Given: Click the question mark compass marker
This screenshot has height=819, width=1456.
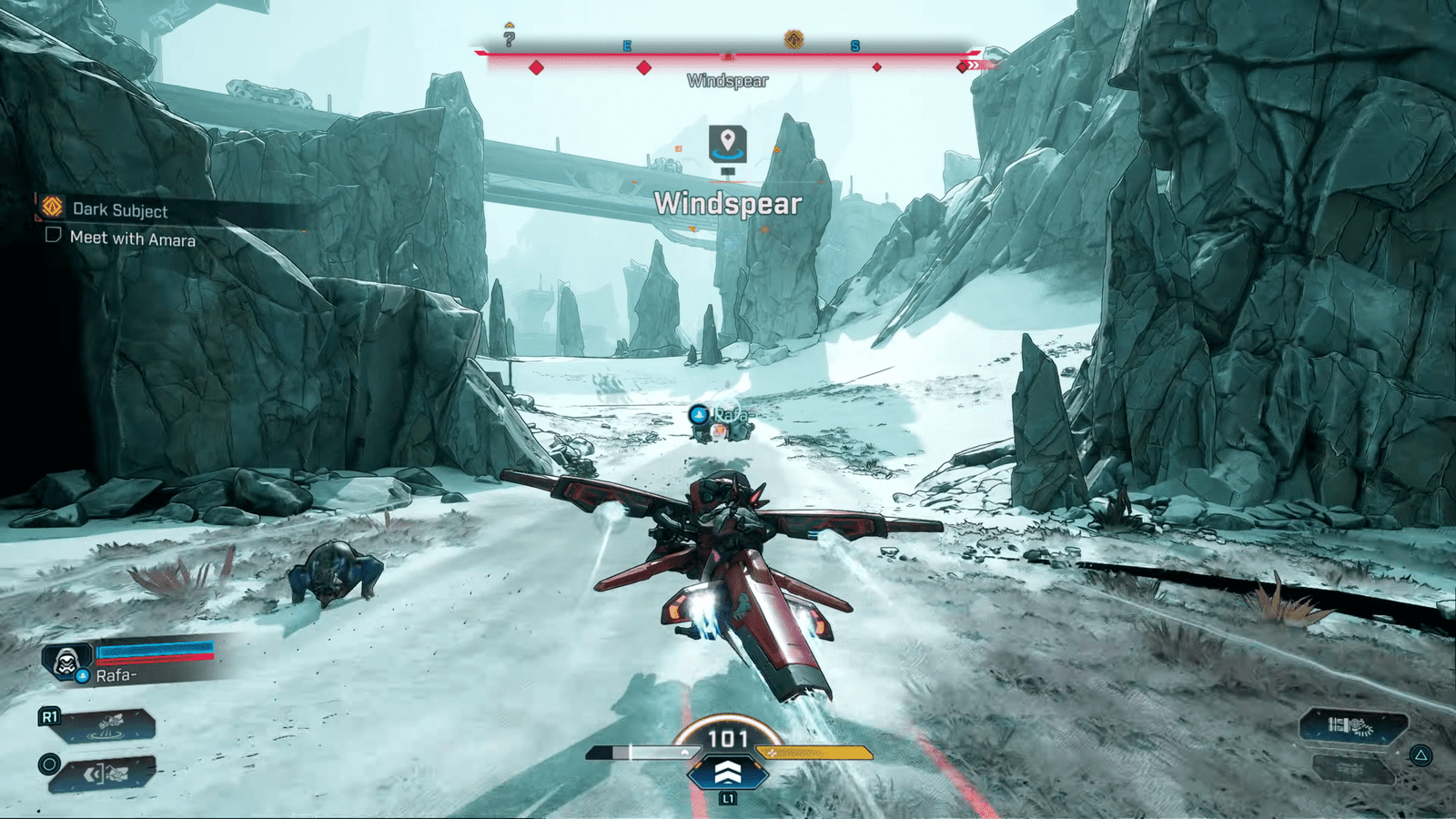Looking at the screenshot, I should (x=510, y=38).
